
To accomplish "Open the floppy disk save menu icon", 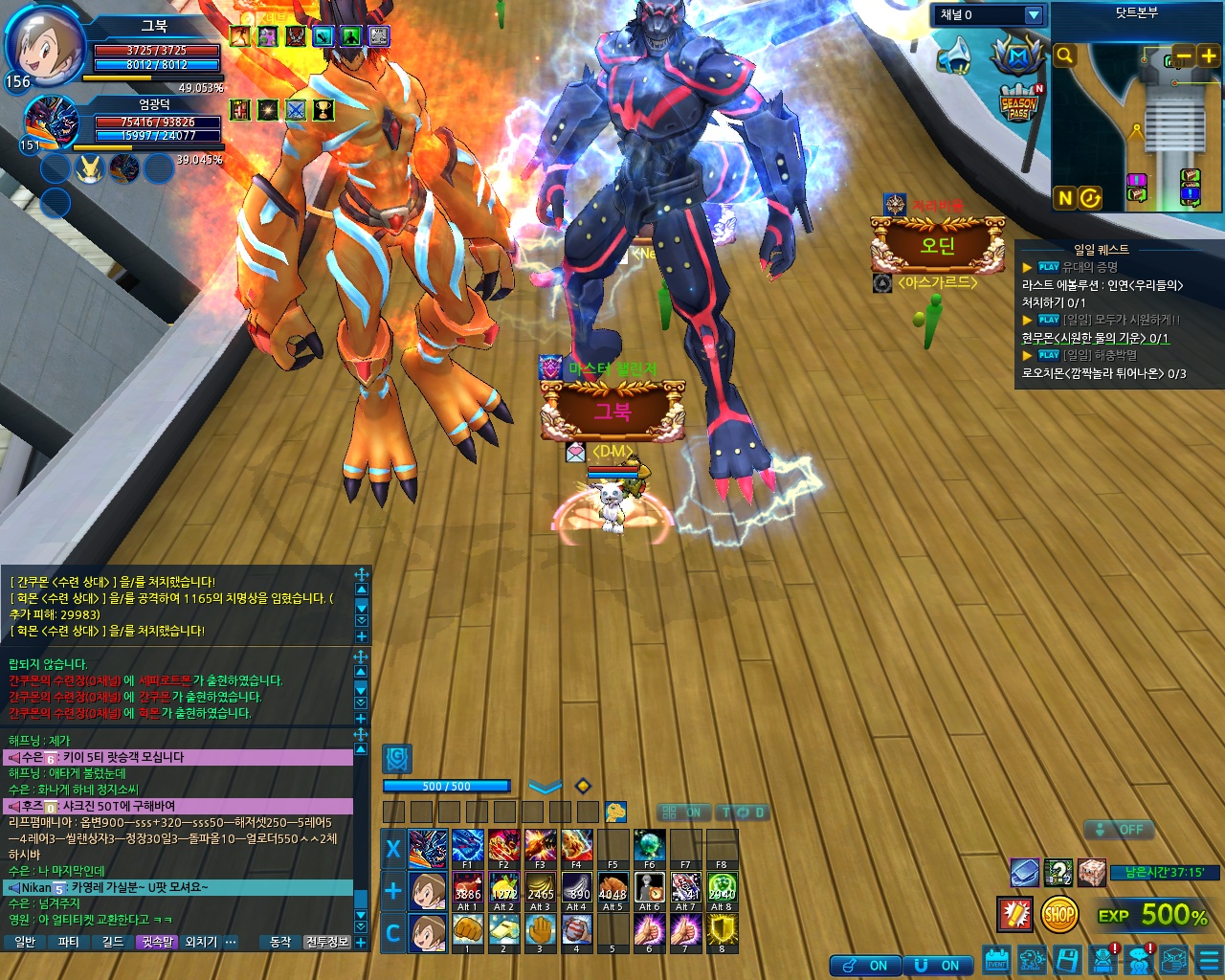I will (x=1067, y=959).
